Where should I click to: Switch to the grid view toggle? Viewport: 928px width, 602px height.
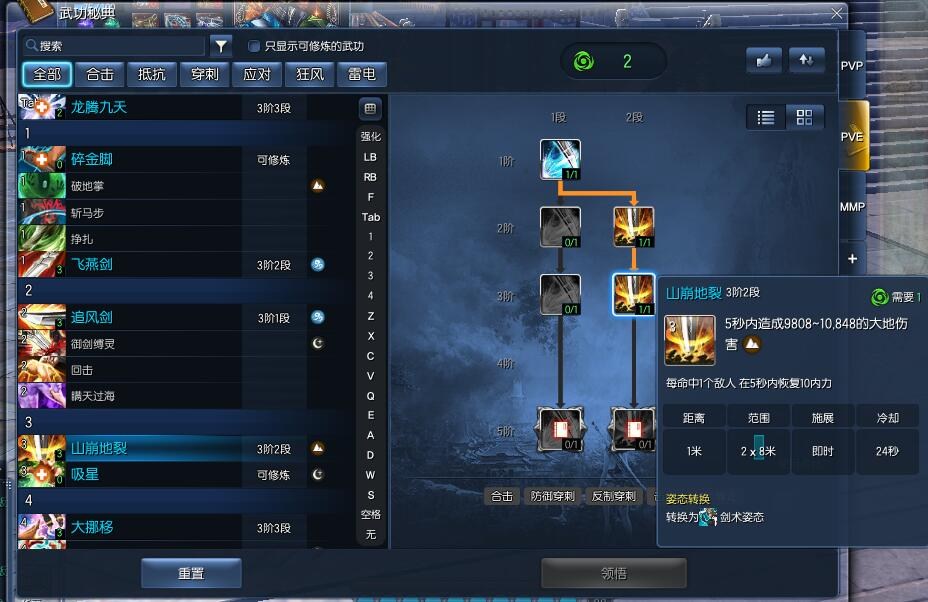point(804,117)
